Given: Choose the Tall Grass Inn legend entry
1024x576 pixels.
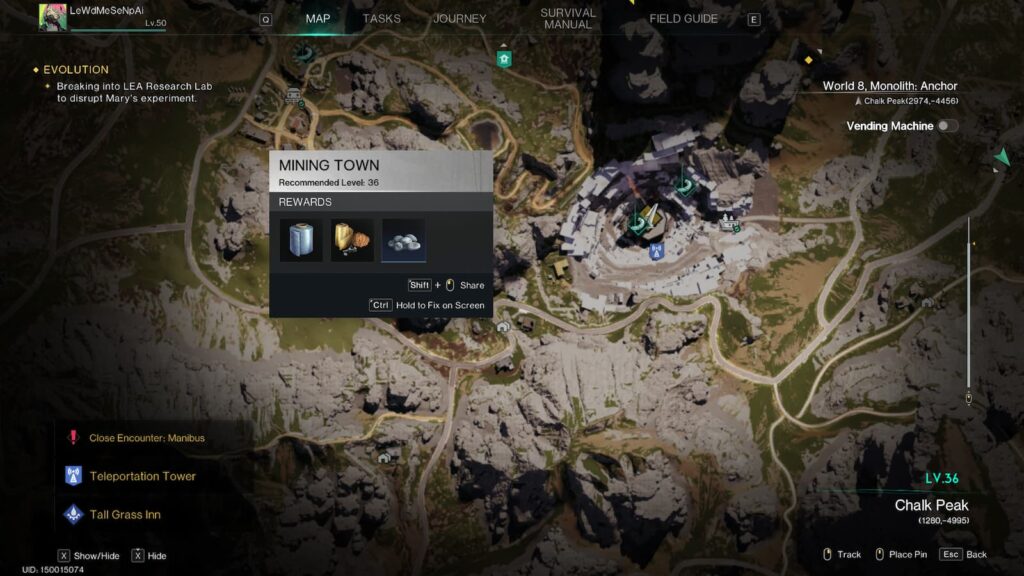Looking at the screenshot, I should (125, 514).
